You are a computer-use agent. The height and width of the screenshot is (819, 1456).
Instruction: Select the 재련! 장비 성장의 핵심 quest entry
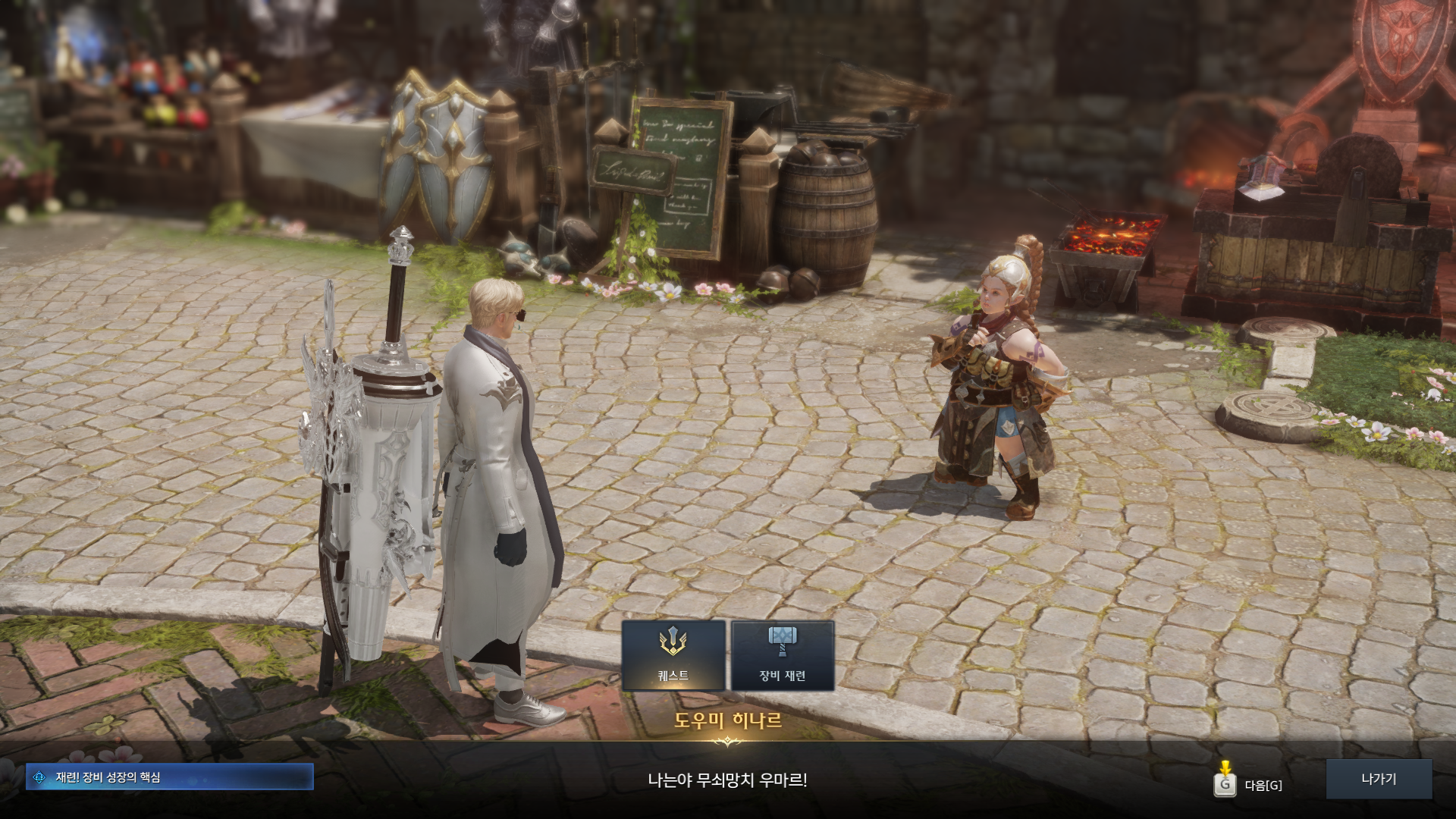coord(169,777)
